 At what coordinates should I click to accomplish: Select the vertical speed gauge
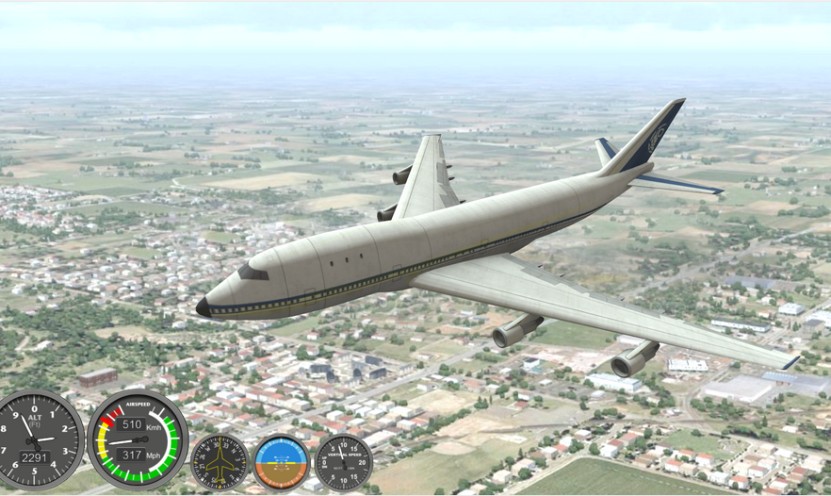(x=343, y=461)
